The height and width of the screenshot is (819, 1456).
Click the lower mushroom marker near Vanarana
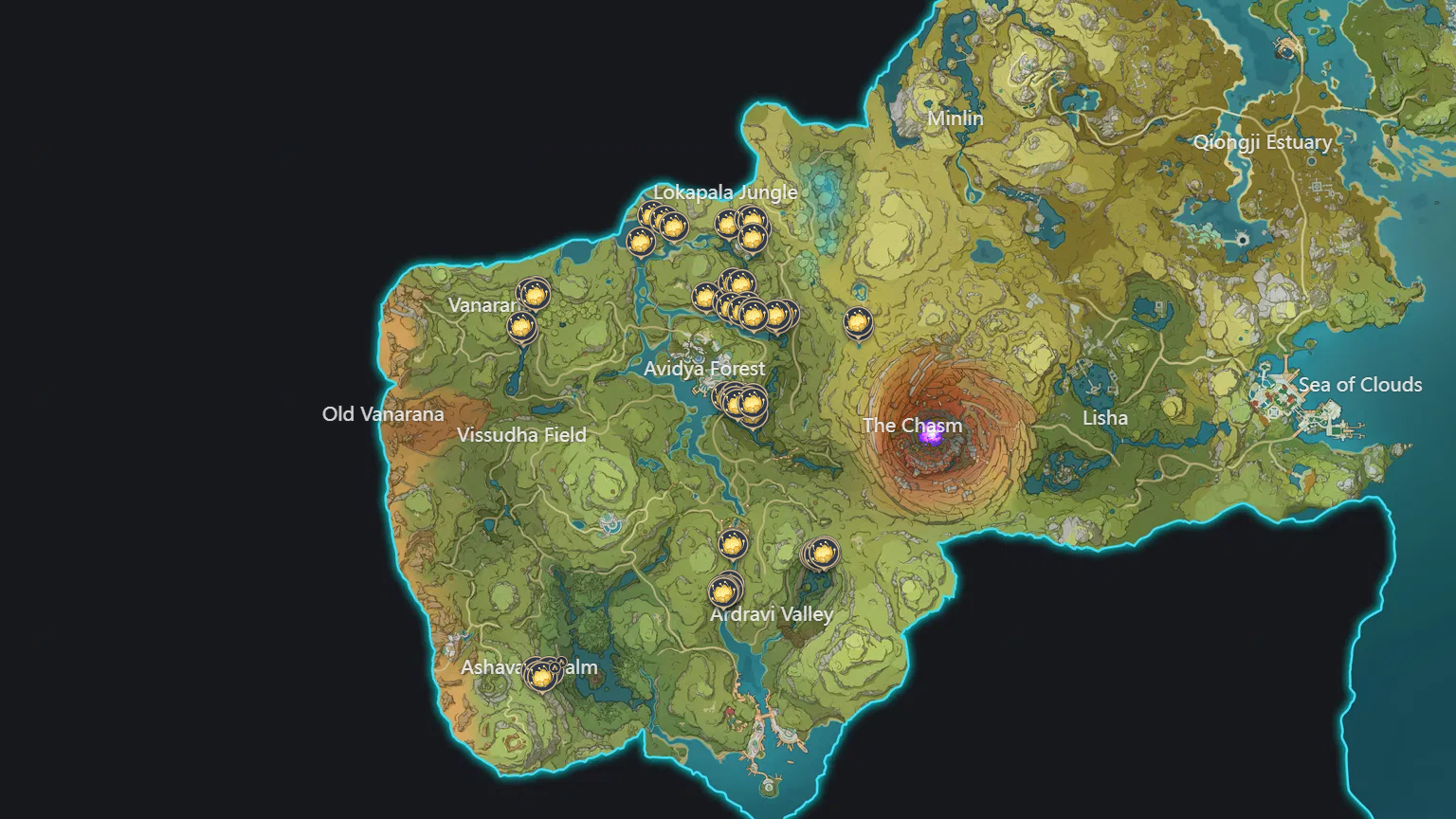tap(522, 325)
